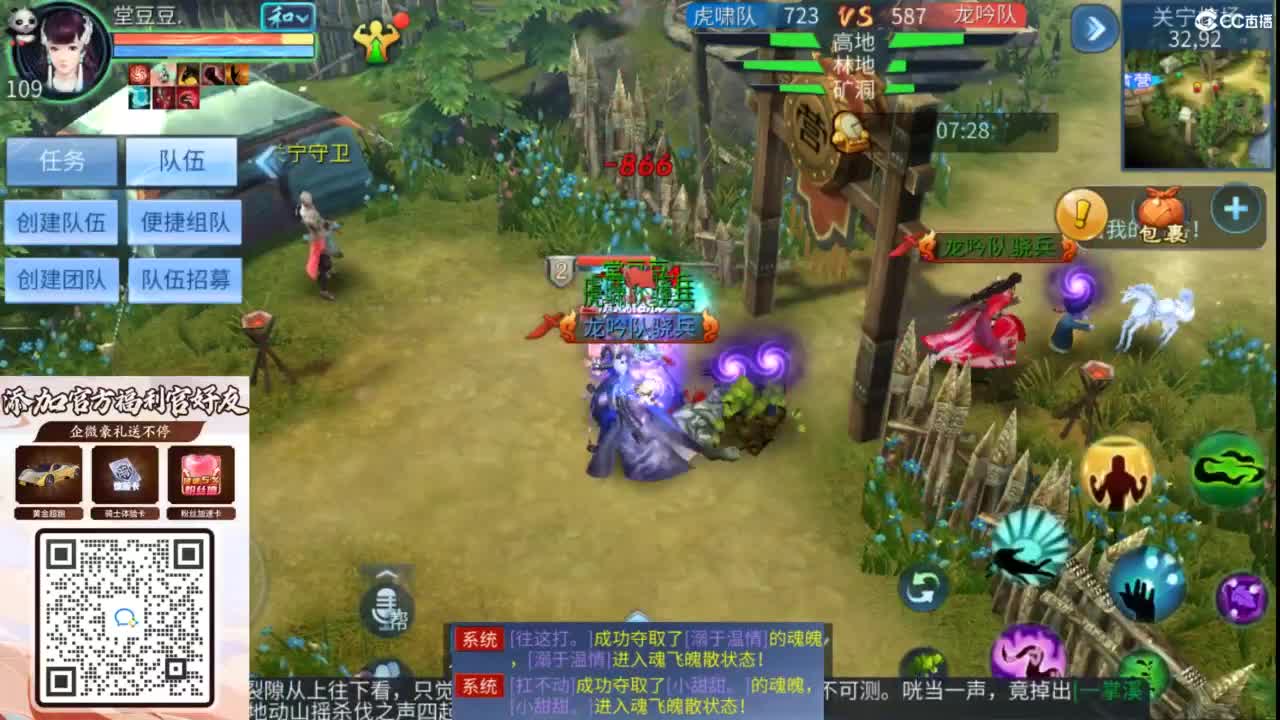Switch to the 队伍 tab
Viewport: 1280px width, 720px height.
click(183, 162)
